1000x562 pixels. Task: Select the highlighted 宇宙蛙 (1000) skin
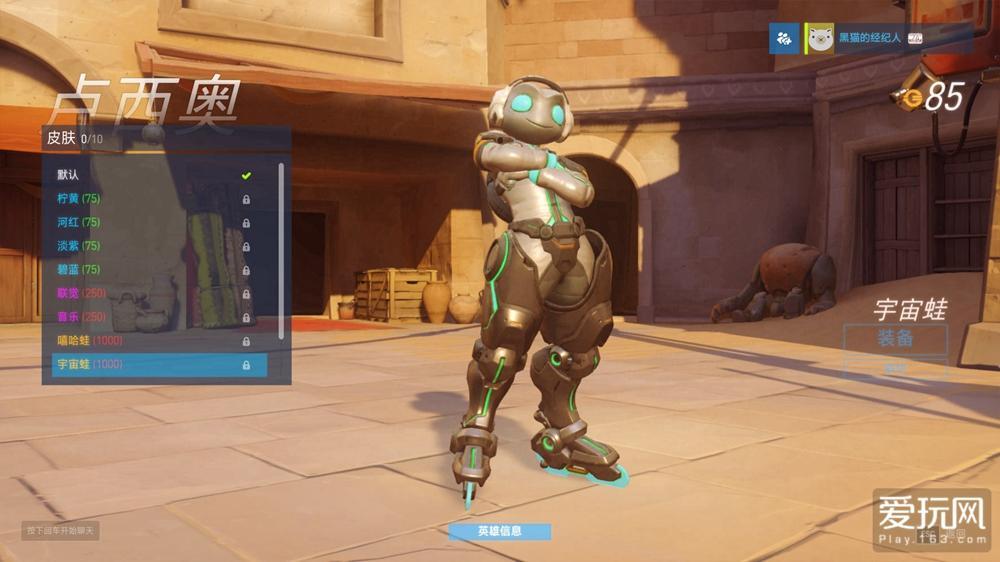[x=155, y=365]
